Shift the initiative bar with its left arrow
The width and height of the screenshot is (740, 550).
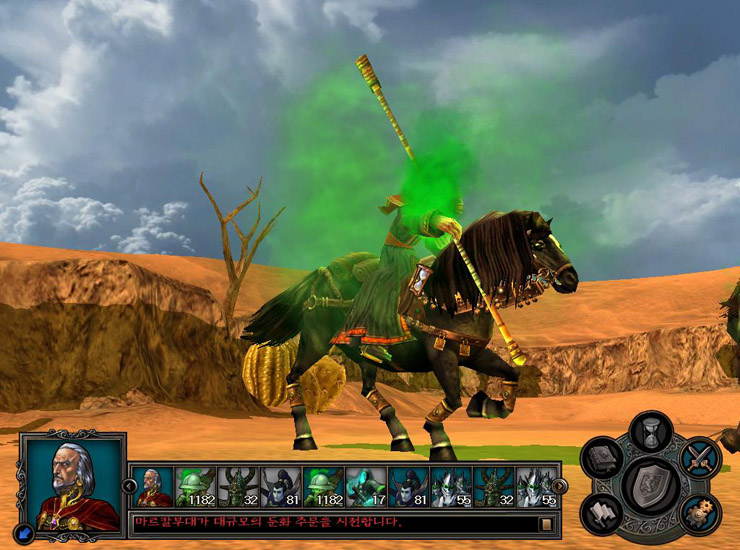[x=130, y=486]
